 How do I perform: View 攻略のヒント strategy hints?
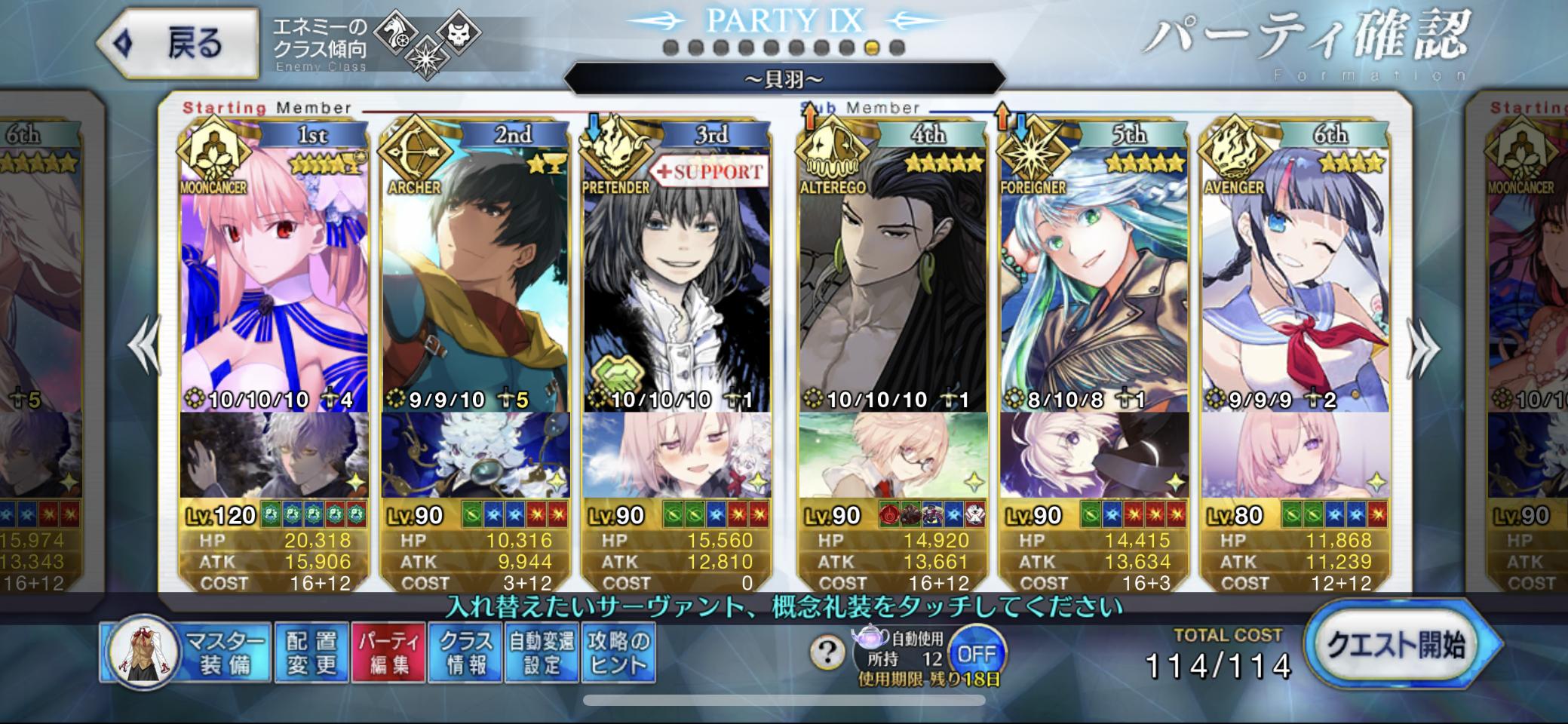pyautogui.click(x=618, y=653)
